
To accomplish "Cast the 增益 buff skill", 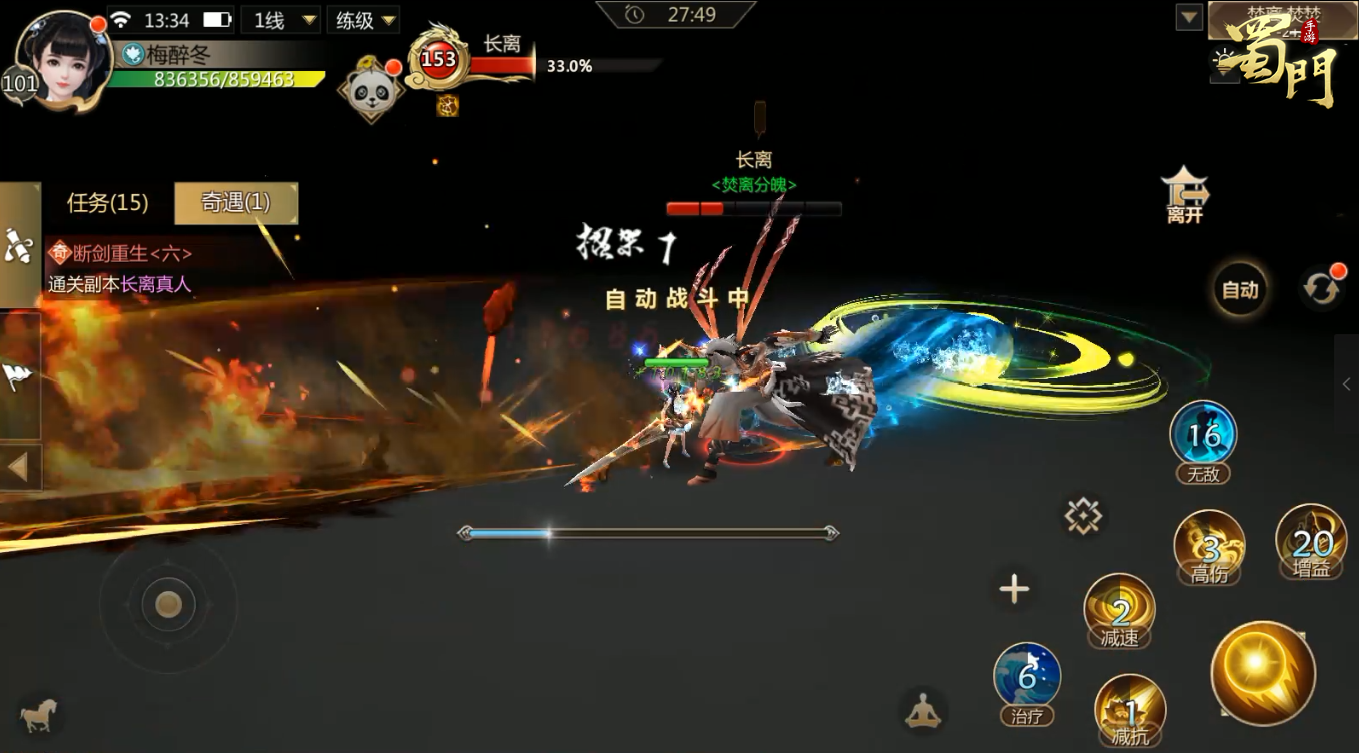I will tap(1311, 541).
